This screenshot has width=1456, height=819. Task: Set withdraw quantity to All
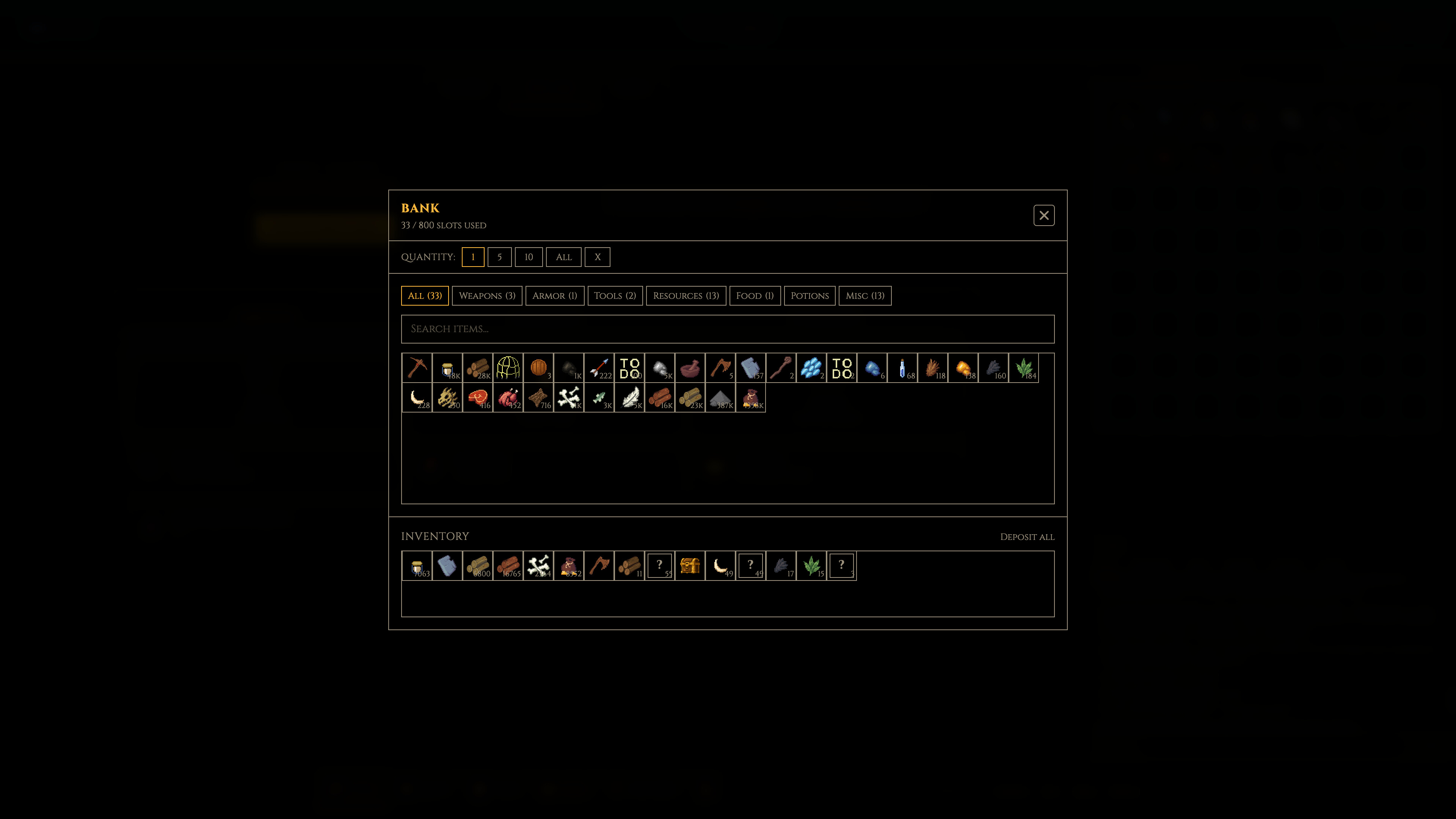pos(563,257)
